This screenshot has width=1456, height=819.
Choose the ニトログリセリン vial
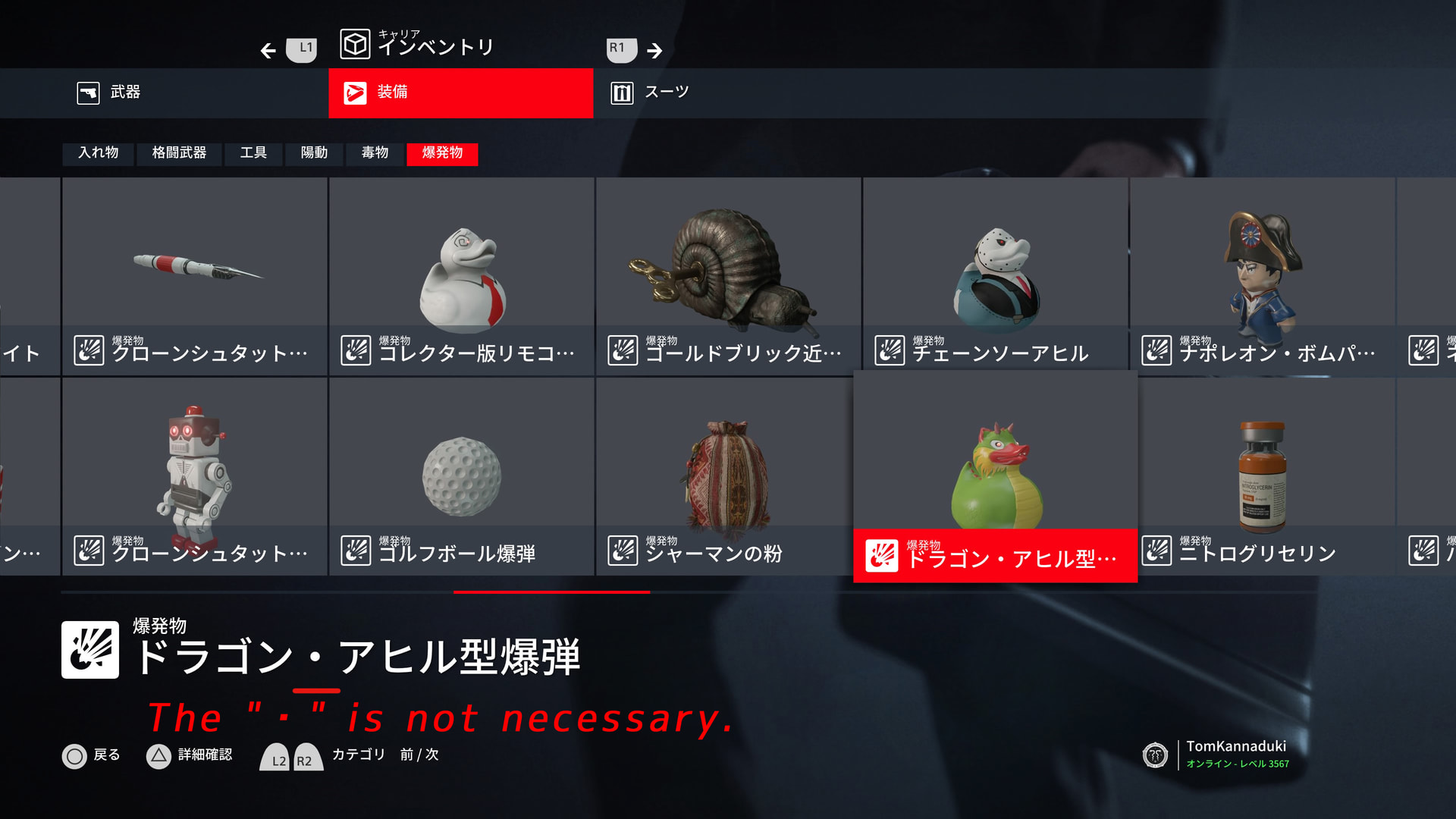click(1262, 476)
